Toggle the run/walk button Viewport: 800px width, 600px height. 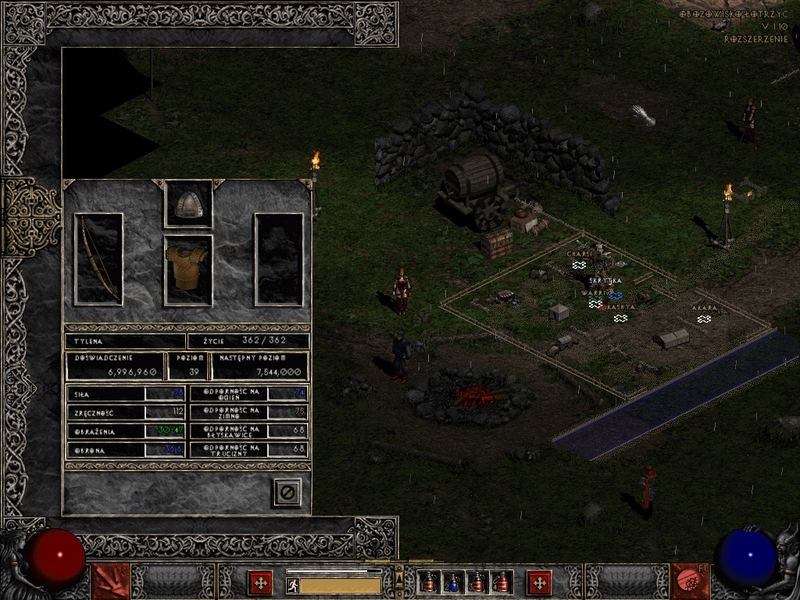coord(293,584)
